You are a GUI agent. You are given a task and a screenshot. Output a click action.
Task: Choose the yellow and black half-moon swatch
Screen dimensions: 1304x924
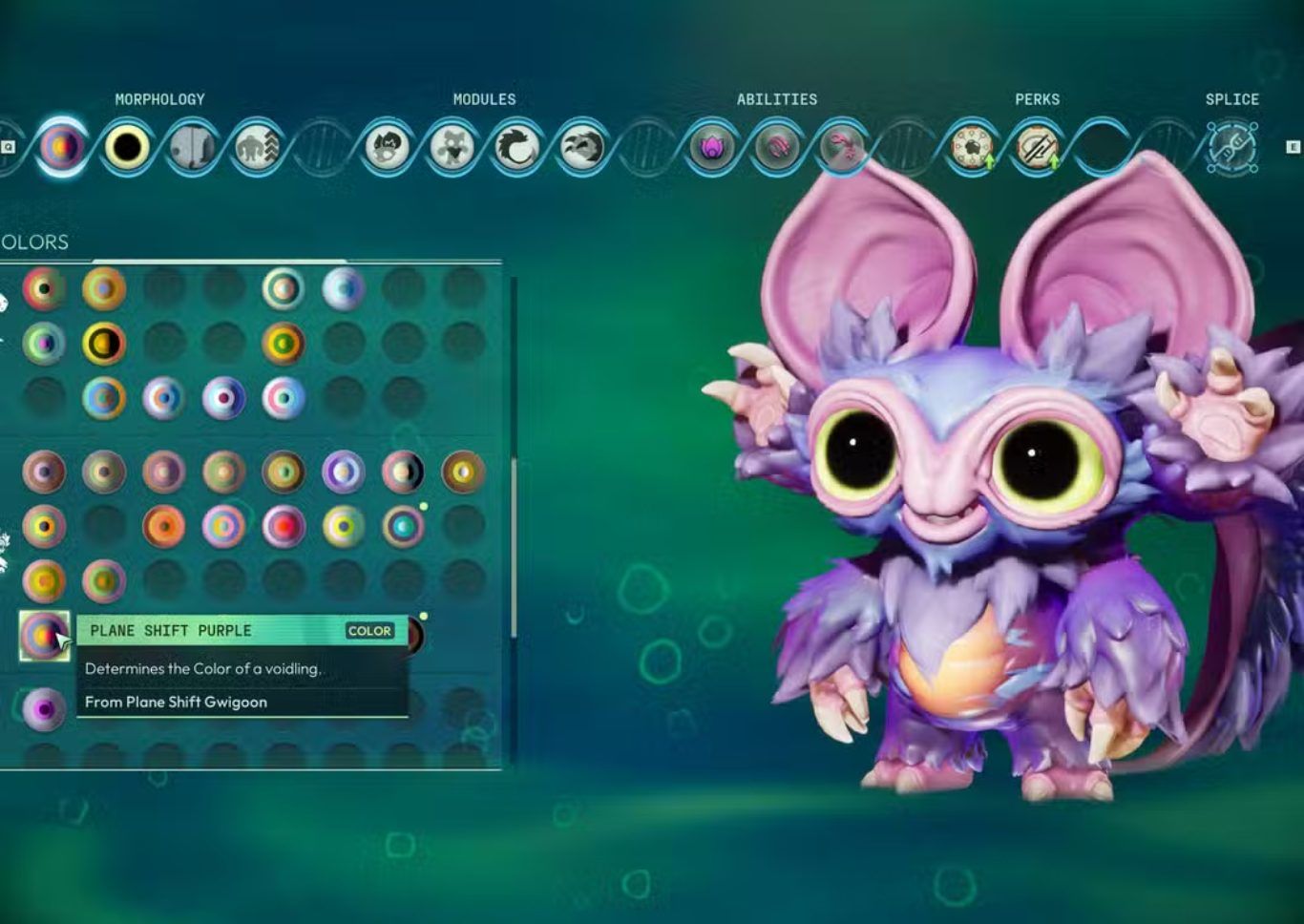104,344
